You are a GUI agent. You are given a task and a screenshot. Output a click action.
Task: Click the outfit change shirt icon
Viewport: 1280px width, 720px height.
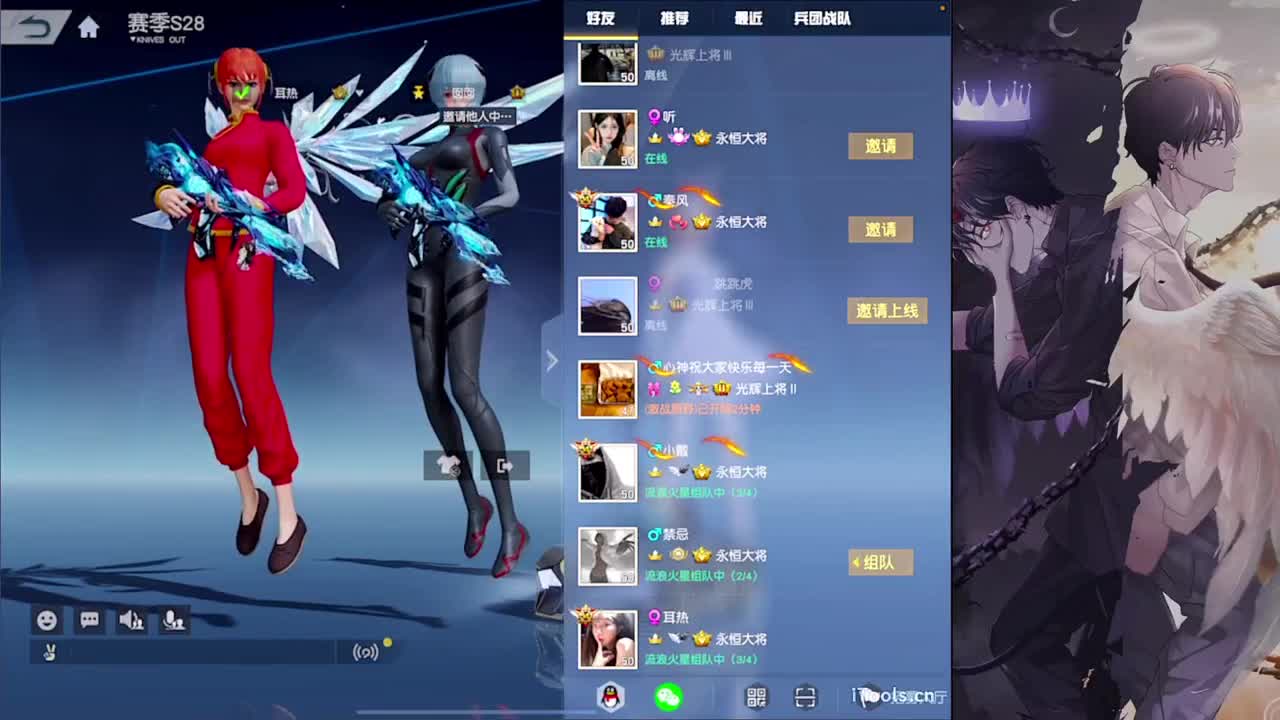pos(447,466)
